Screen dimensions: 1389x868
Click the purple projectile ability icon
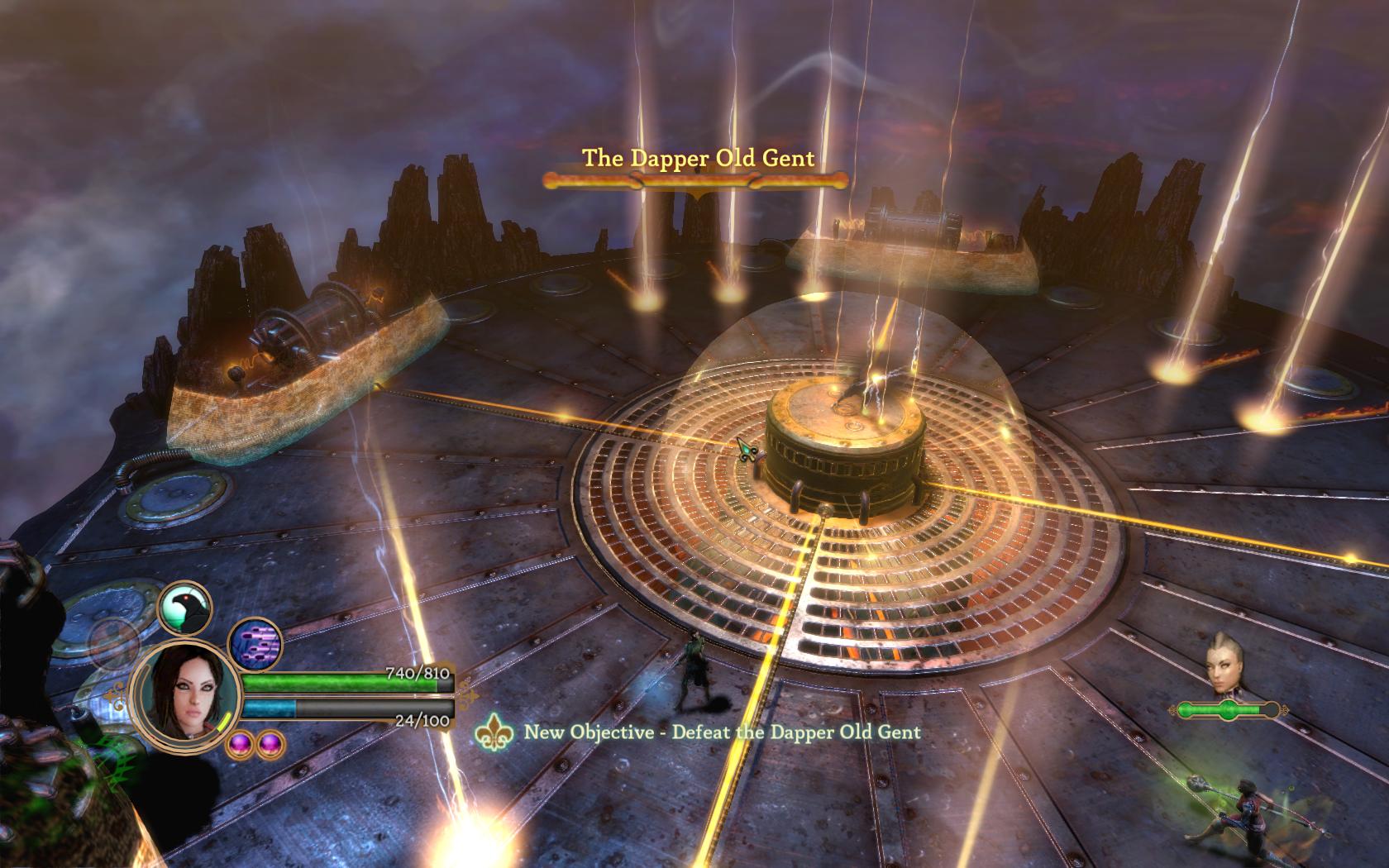pyautogui.click(x=254, y=643)
